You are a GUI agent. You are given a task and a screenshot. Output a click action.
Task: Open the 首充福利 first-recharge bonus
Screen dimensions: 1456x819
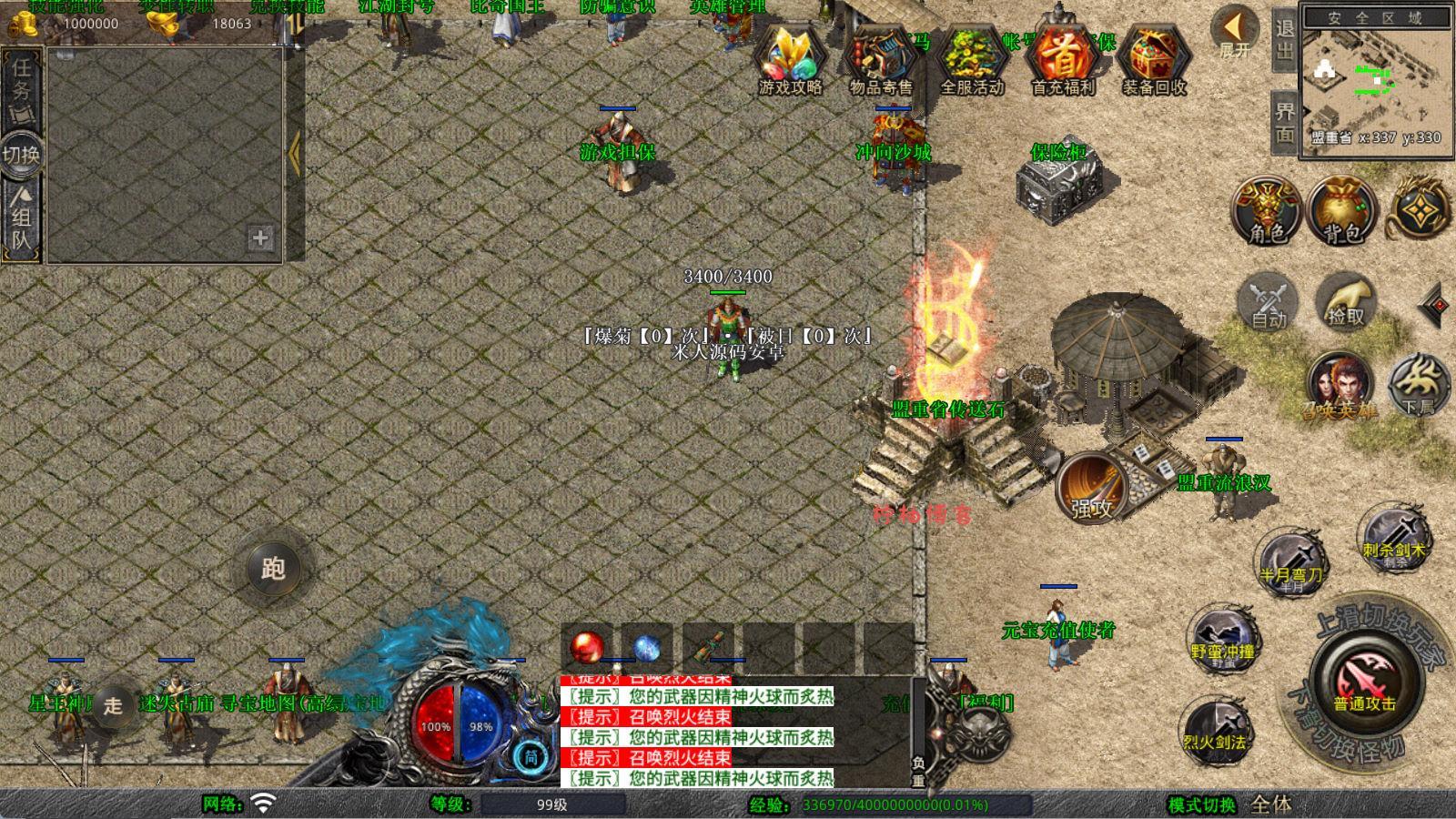point(1063,58)
